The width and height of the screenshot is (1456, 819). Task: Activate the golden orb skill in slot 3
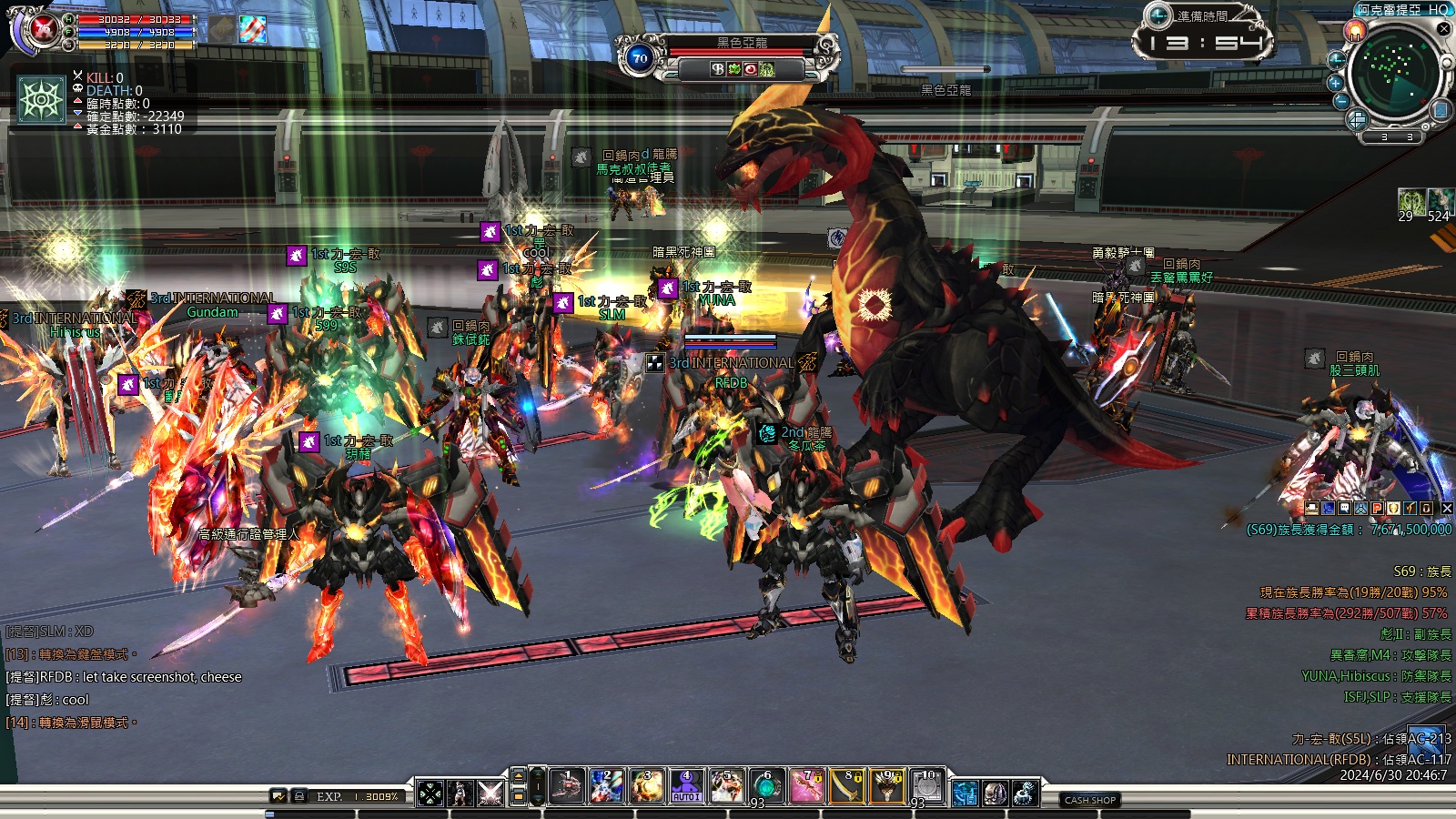647,787
